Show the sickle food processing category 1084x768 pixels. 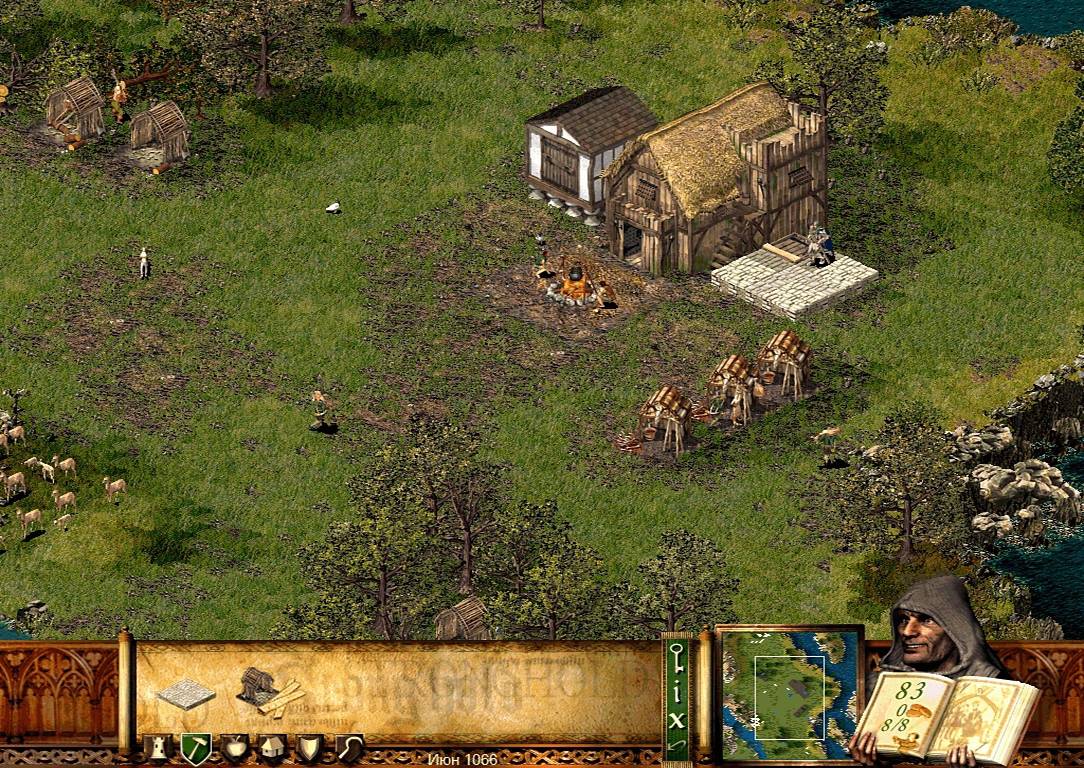[x=349, y=748]
